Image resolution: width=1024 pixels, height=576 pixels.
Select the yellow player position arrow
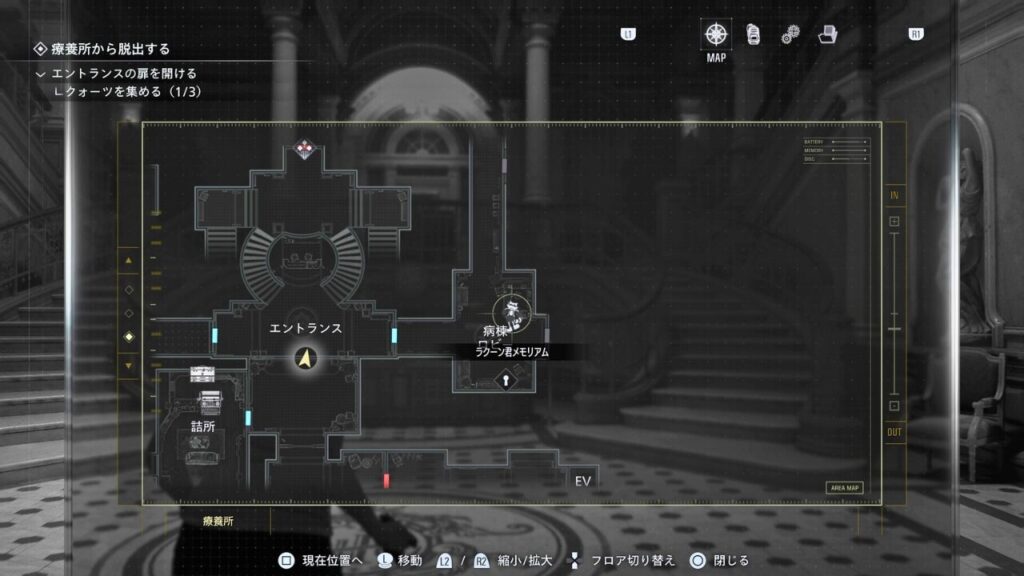click(305, 356)
